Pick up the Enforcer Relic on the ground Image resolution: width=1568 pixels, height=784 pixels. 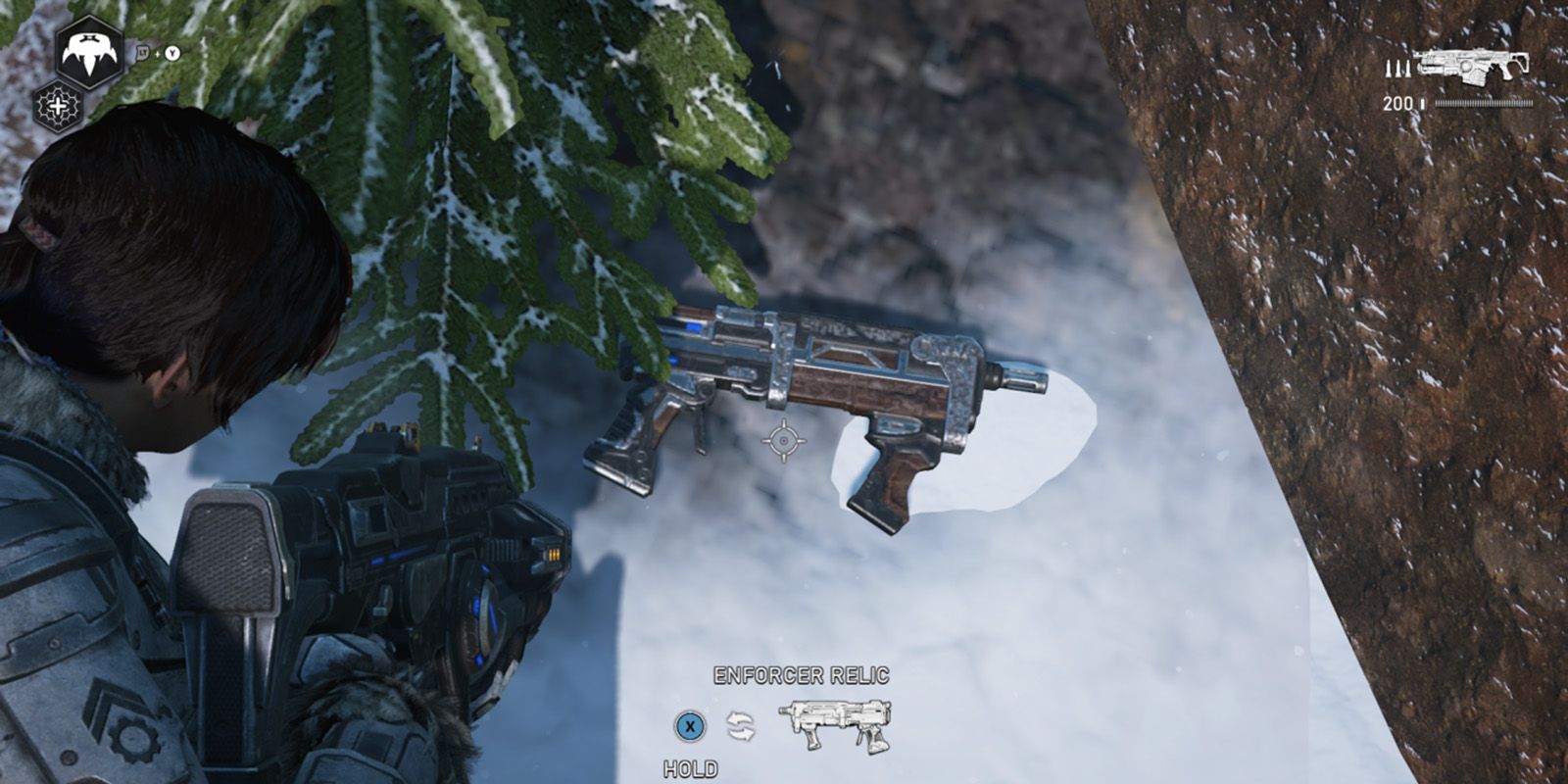pos(843,402)
